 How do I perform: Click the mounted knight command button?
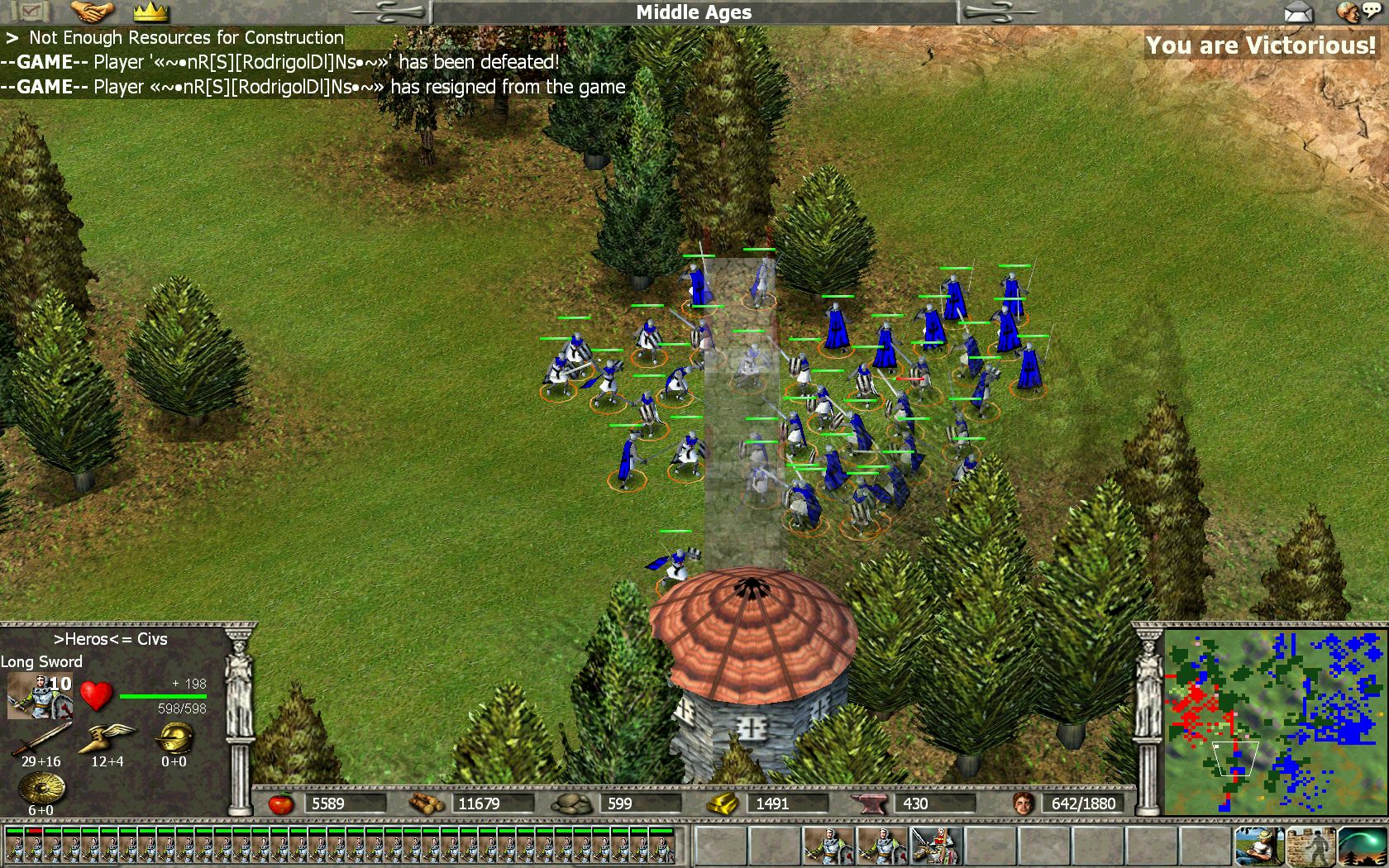[936, 846]
